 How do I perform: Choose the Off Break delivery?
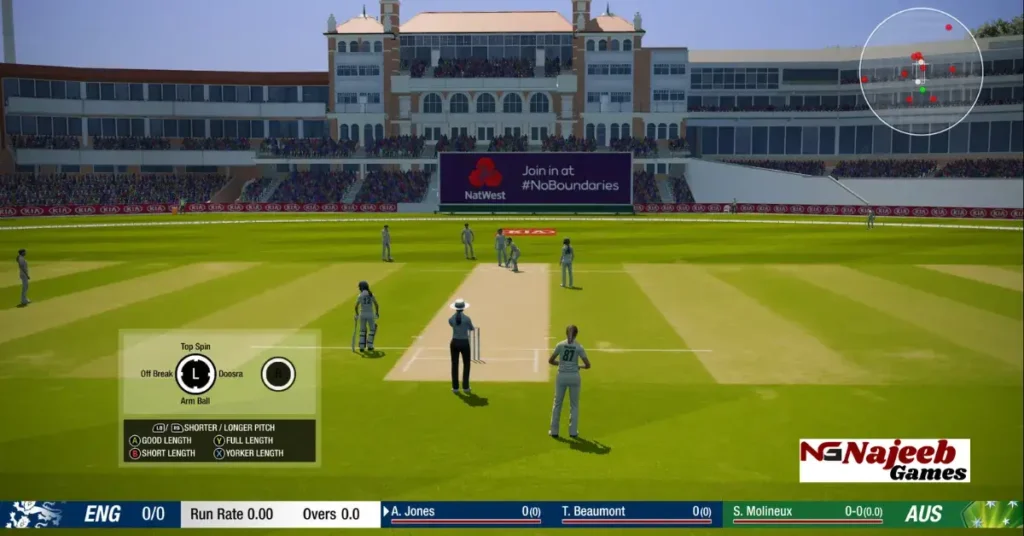pyautogui.click(x=157, y=374)
